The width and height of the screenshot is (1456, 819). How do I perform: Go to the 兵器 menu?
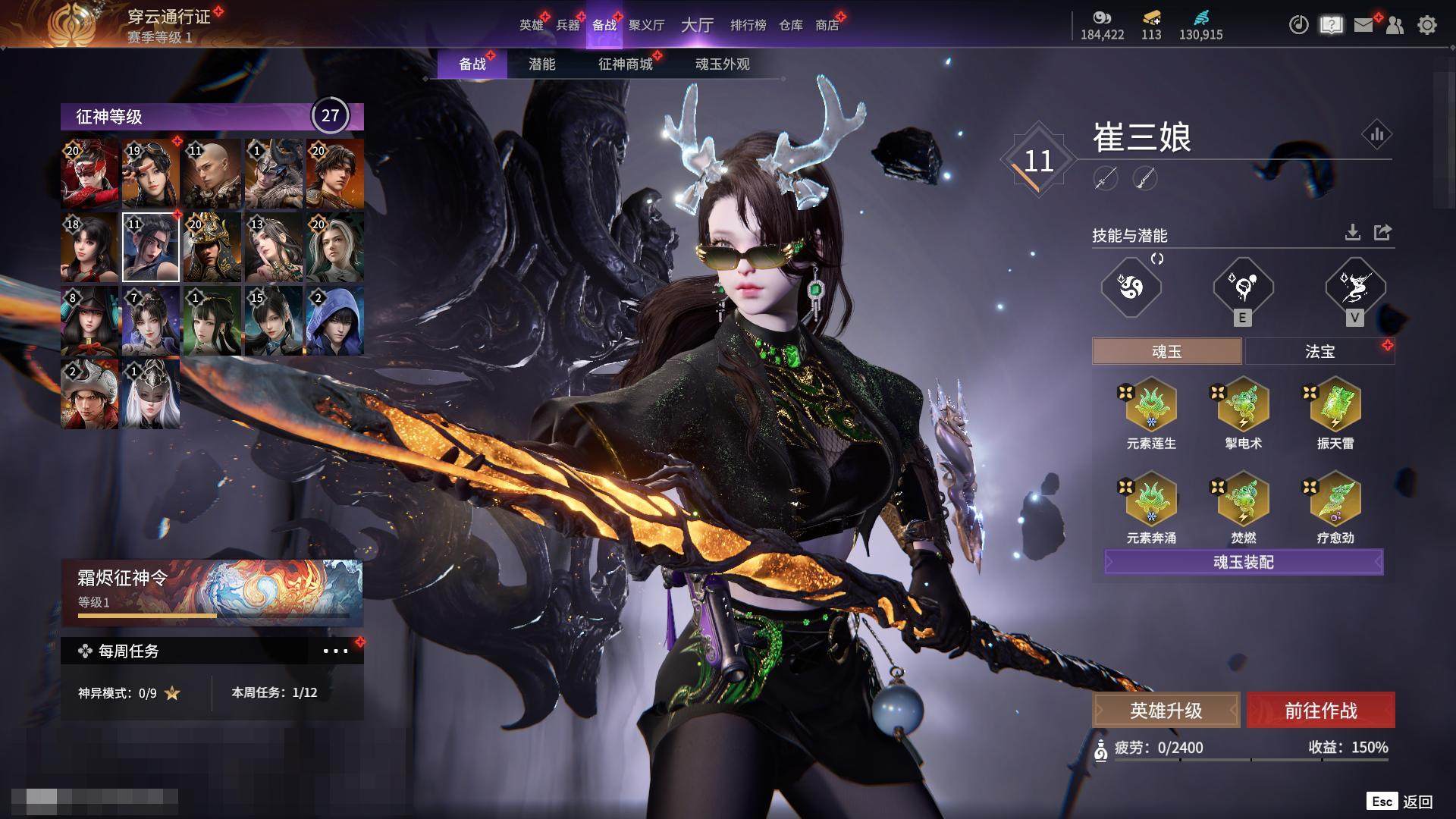[567, 25]
